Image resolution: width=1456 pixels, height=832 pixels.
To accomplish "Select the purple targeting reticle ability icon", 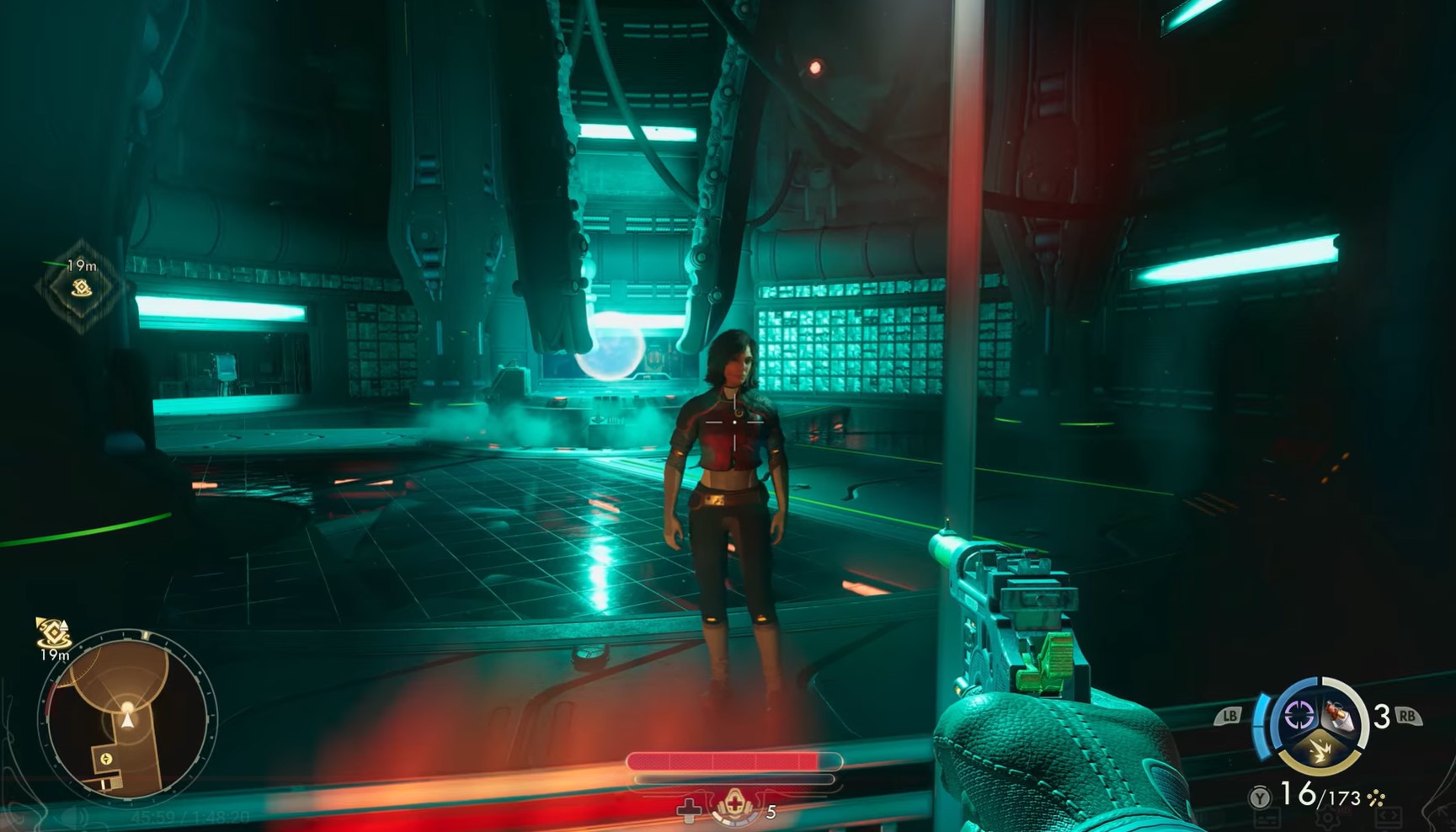I will click(x=1299, y=715).
